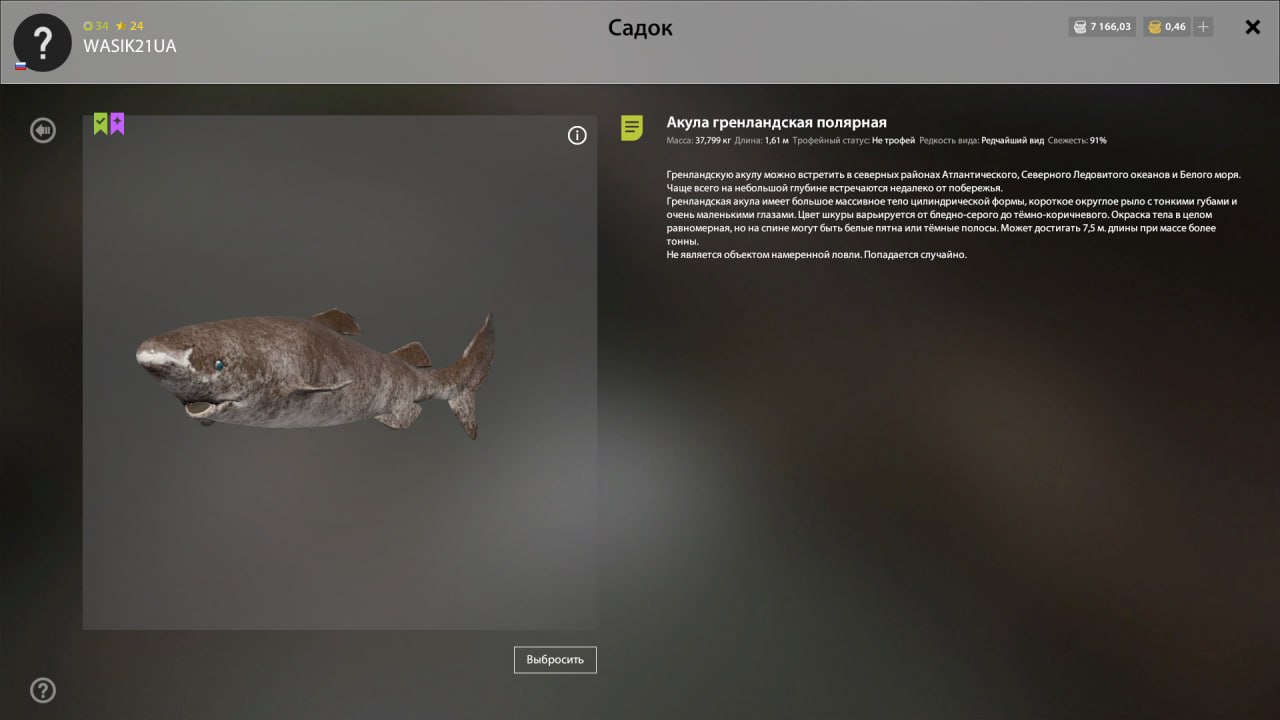Click the star level icon next to 24
Viewport: 1280px width, 720px height.
coord(123,26)
